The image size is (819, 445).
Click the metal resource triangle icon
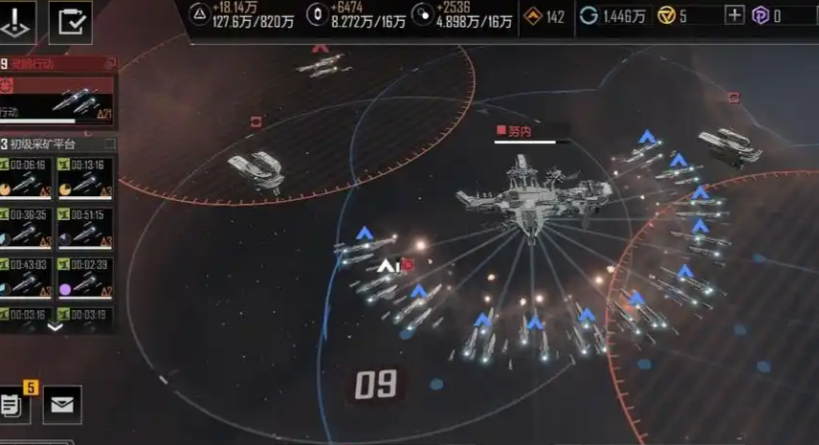200,16
